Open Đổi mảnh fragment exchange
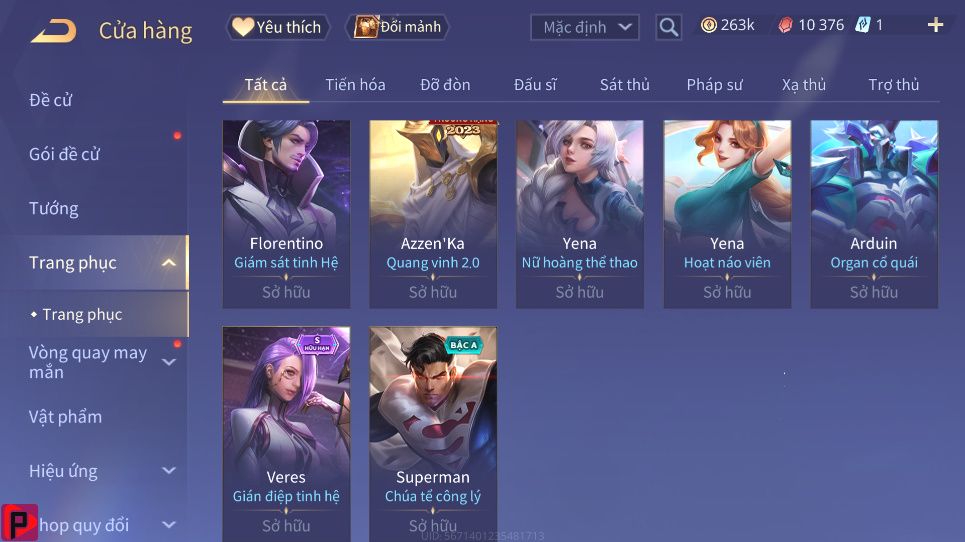Viewport: 965px width, 542px height. click(398, 27)
